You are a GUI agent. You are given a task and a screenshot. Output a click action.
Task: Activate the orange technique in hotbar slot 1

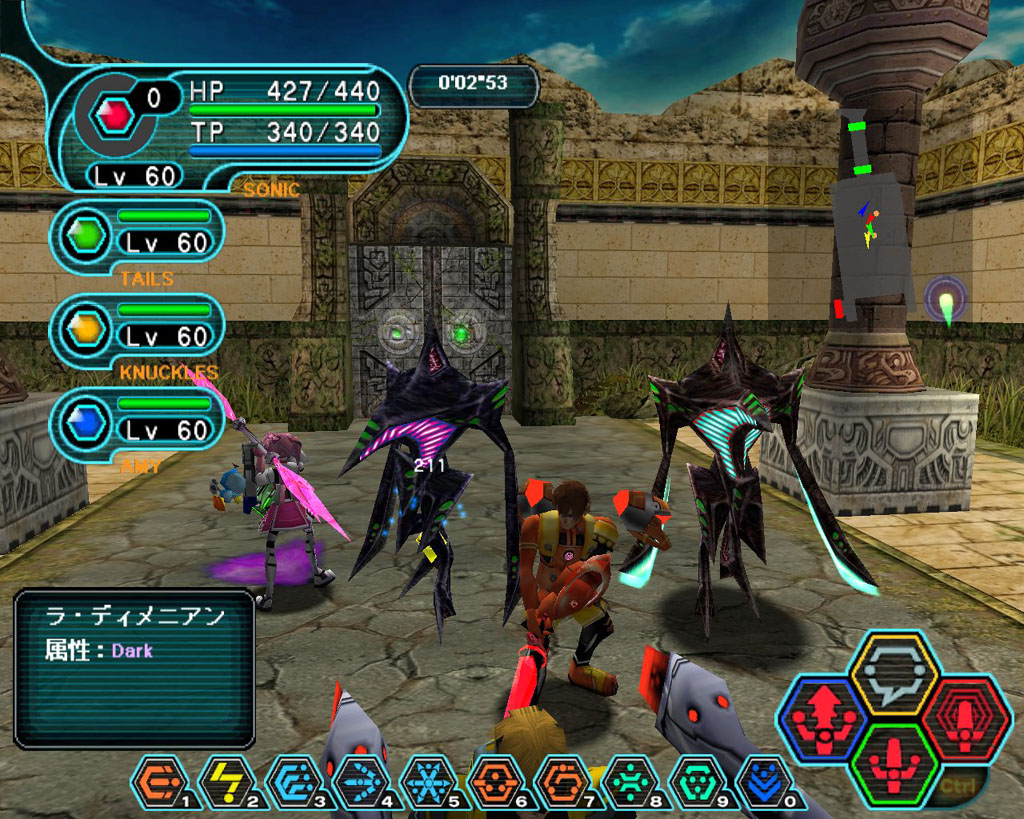click(160, 782)
